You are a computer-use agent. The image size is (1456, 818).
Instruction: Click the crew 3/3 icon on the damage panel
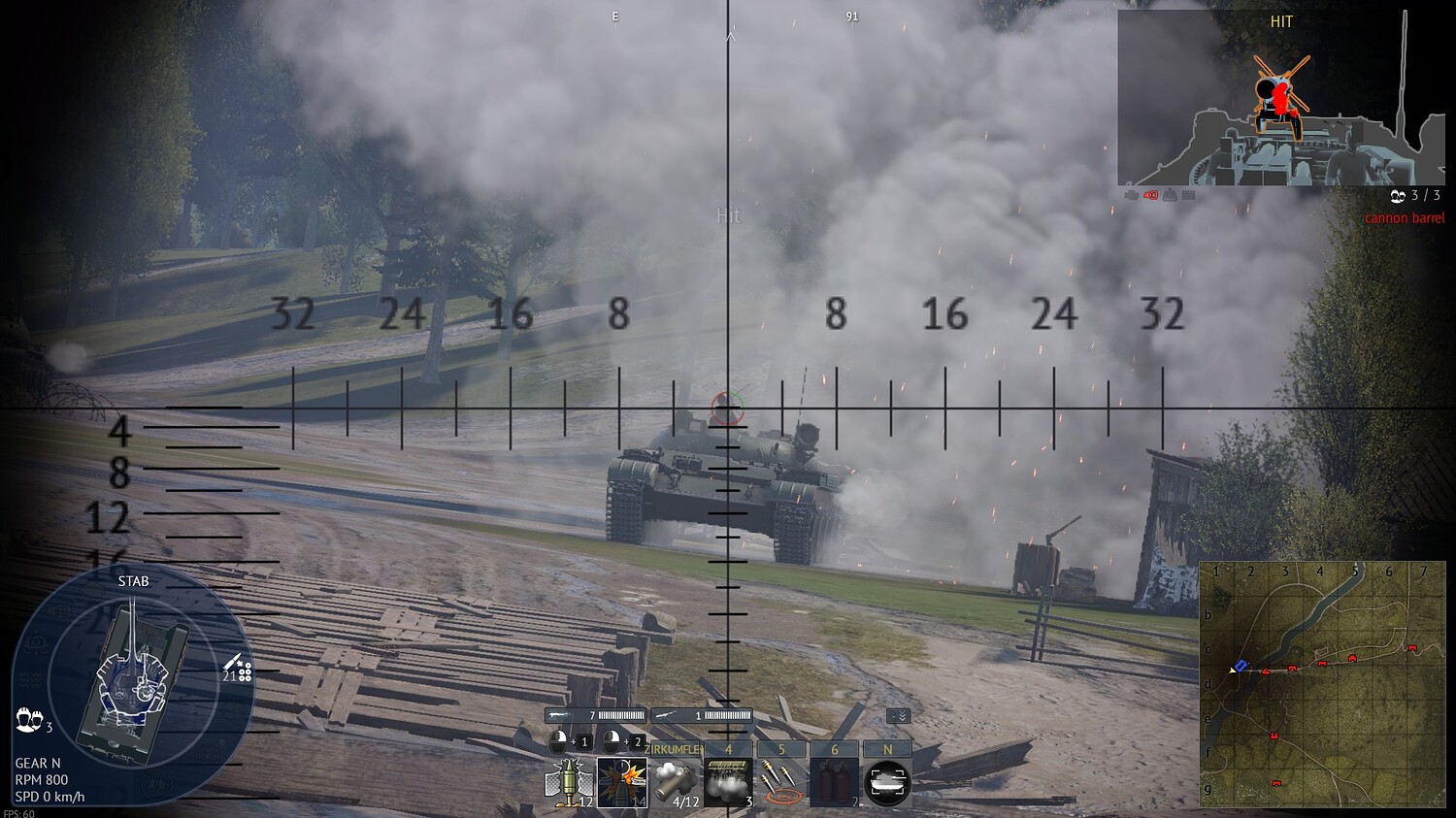point(1398,196)
